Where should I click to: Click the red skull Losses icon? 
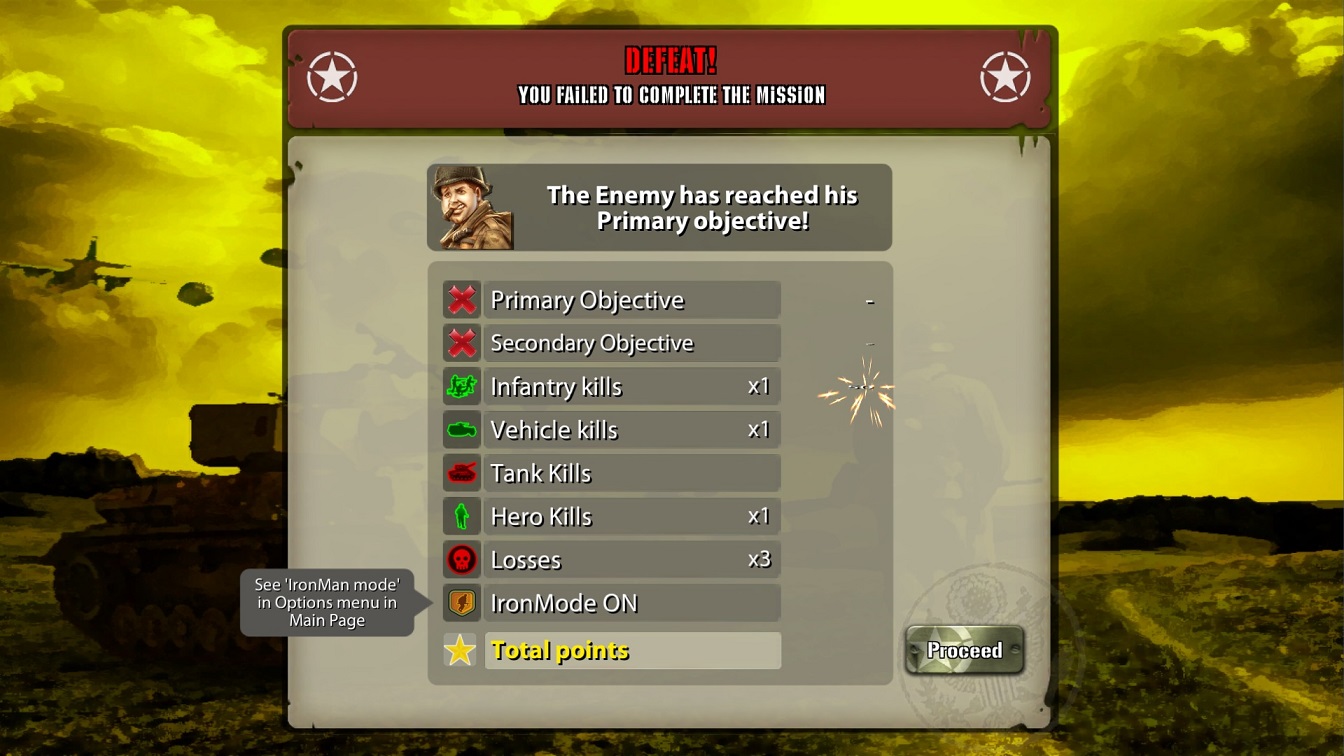pyautogui.click(x=462, y=559)
